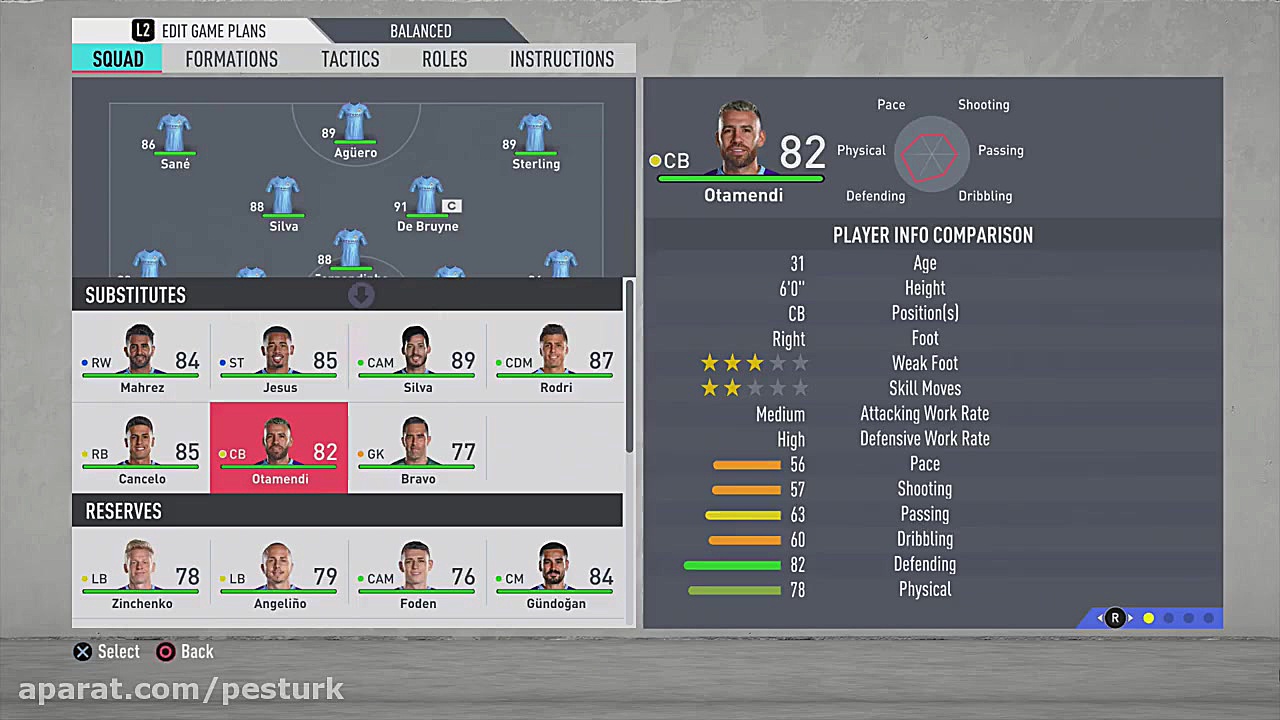Choose reserve Zinchenko's card
The height and width of the screenshot is (720, 1280).
(x=141, y=575)
